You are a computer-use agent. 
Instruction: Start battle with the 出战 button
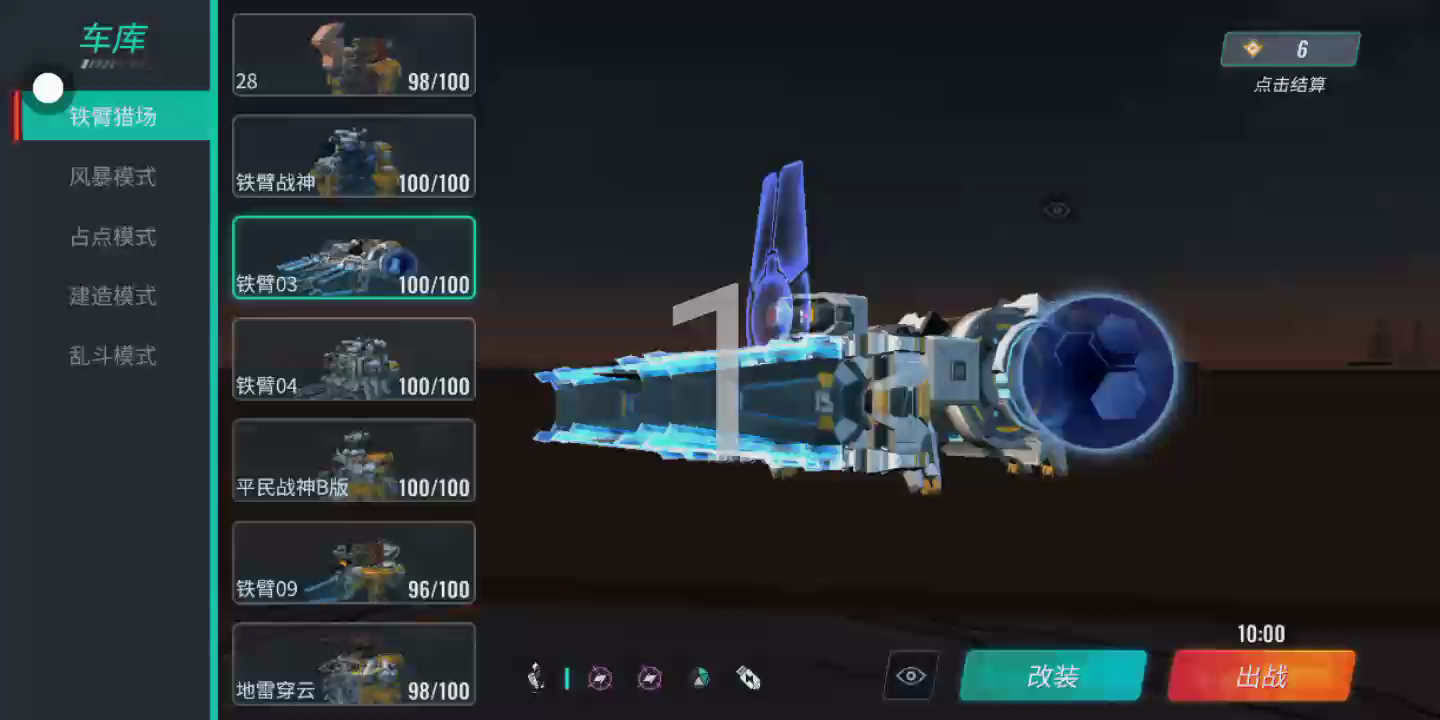pos(1261,676)
